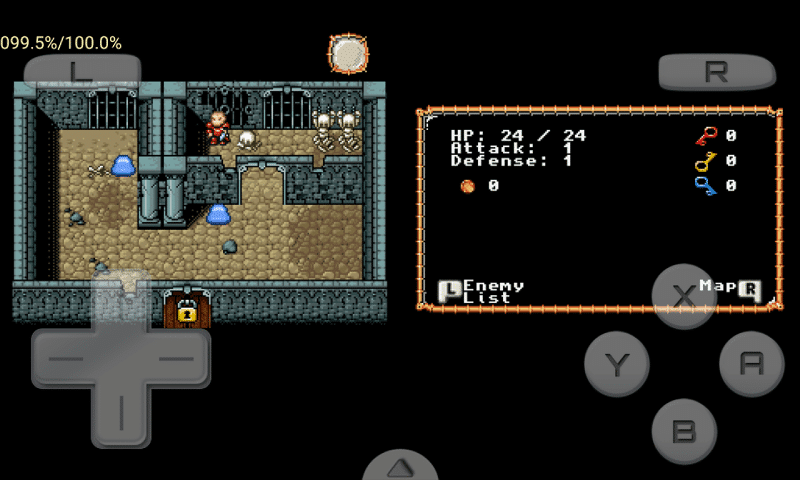Open the emulator menu via the bottom triangle
The height and width of the screenshot is (480, 800).
pos(400,468)
